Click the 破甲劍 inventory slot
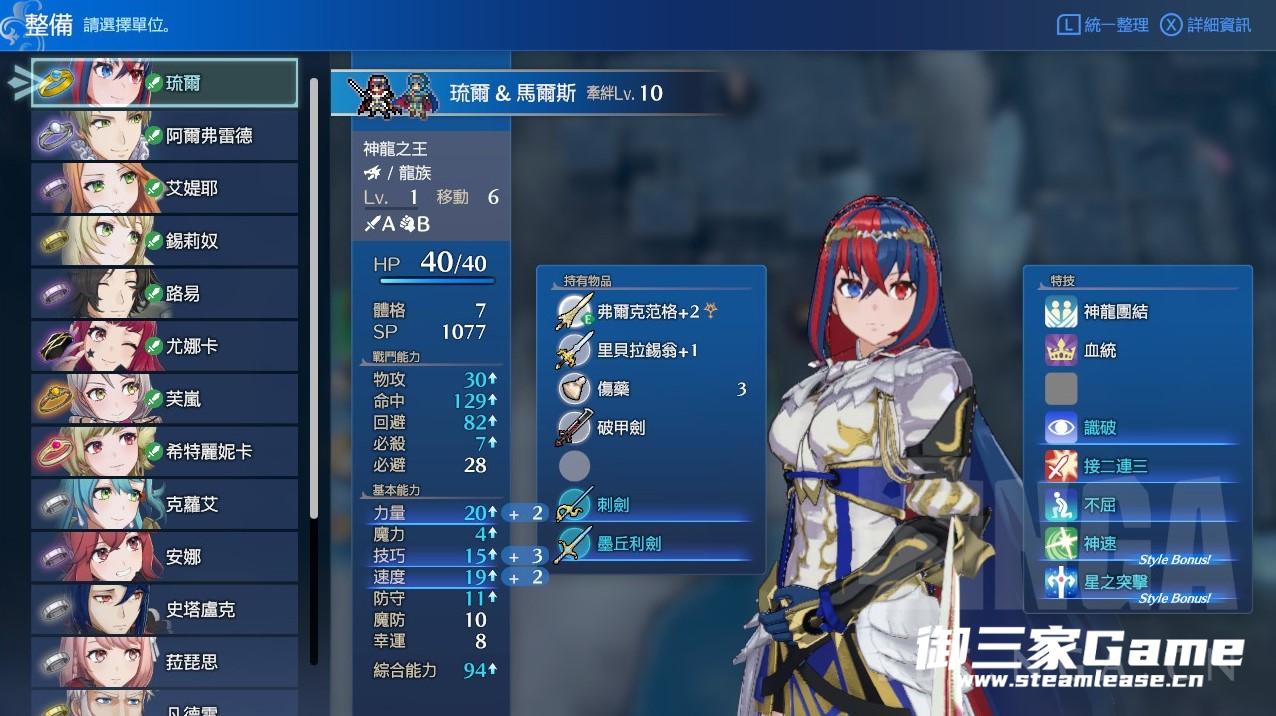Viewport: 1276px width, 716px height. (x=650, y=427)
